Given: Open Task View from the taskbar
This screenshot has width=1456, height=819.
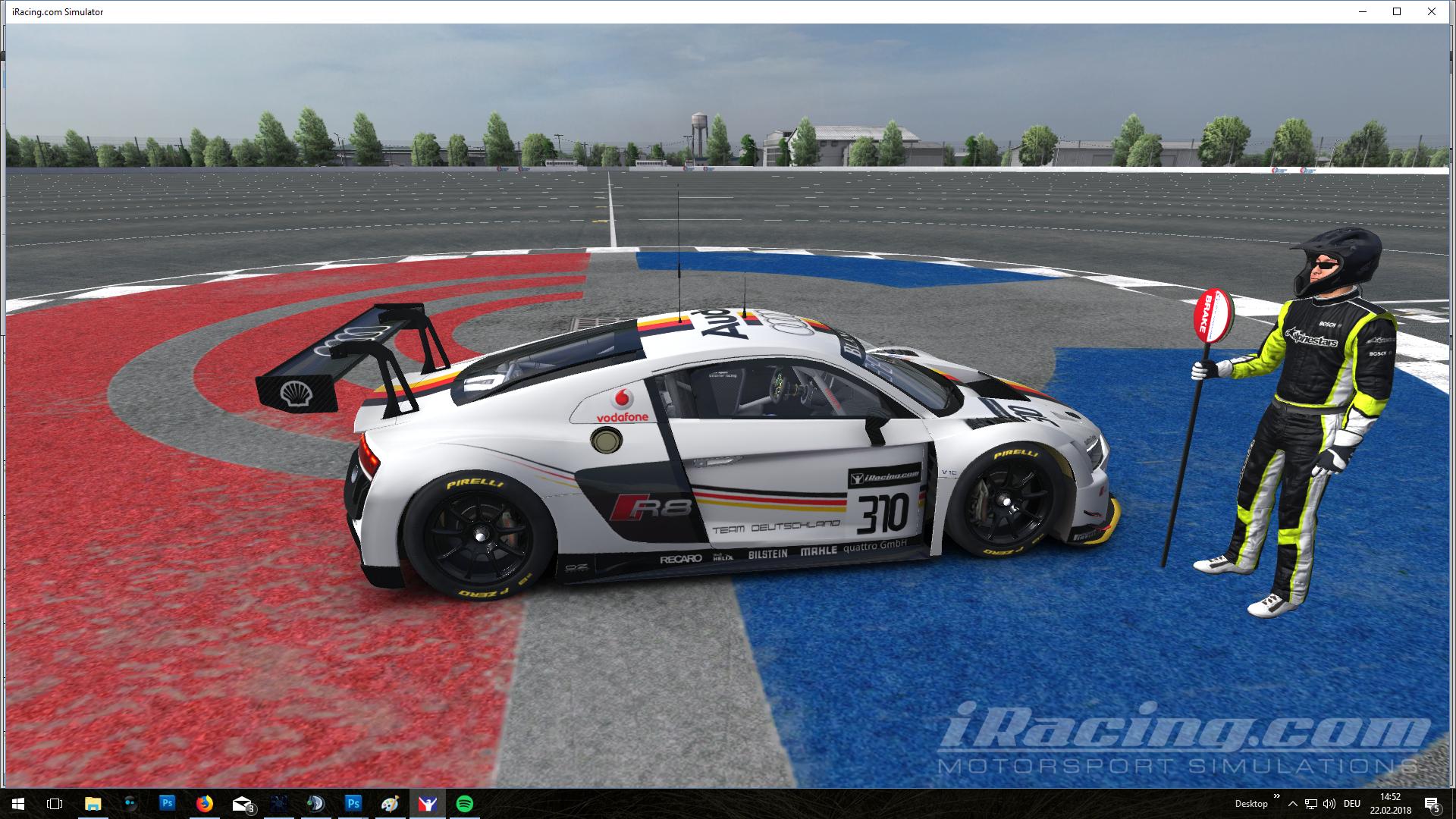Looking at the screenshot, I should click(53, 803).
